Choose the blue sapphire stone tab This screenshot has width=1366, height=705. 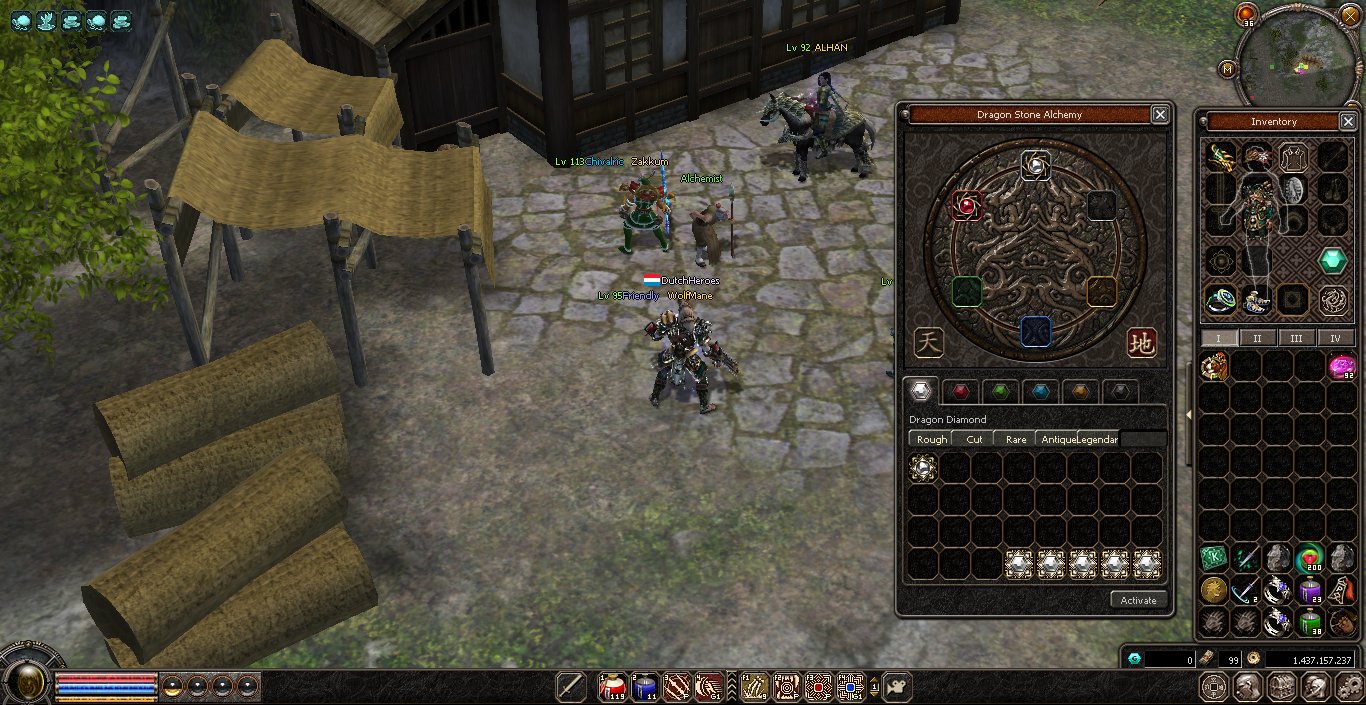(1040, 391)
